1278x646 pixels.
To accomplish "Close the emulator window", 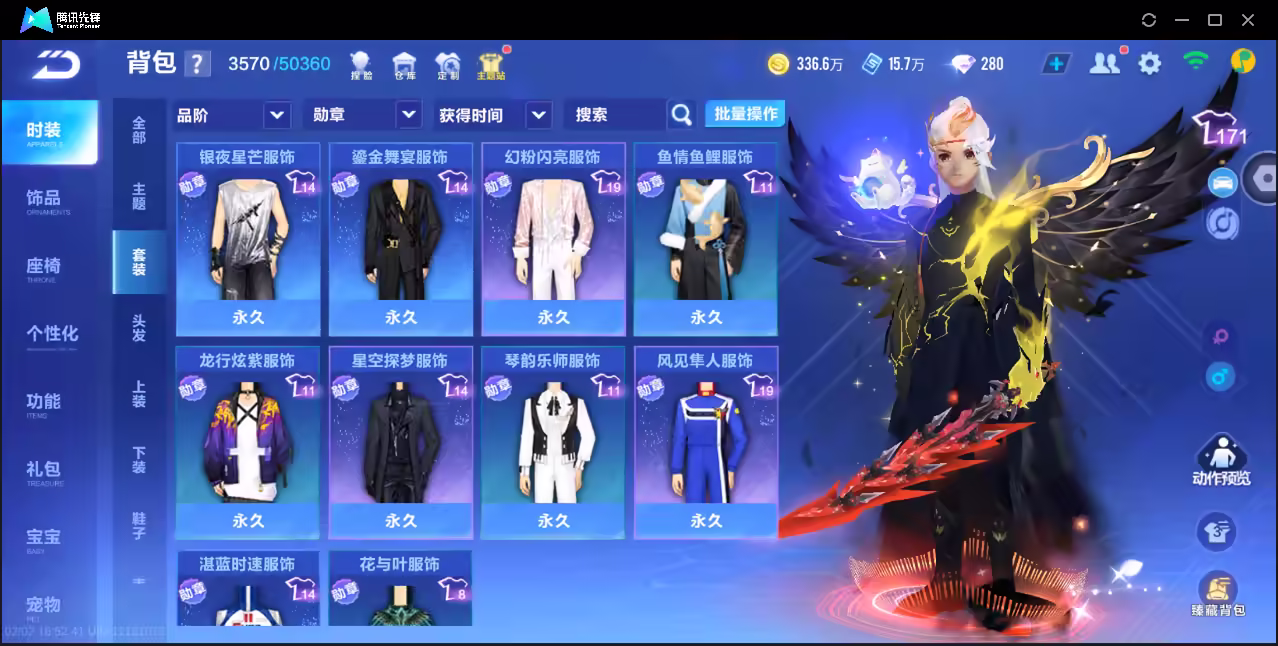I will [1248, 20].
